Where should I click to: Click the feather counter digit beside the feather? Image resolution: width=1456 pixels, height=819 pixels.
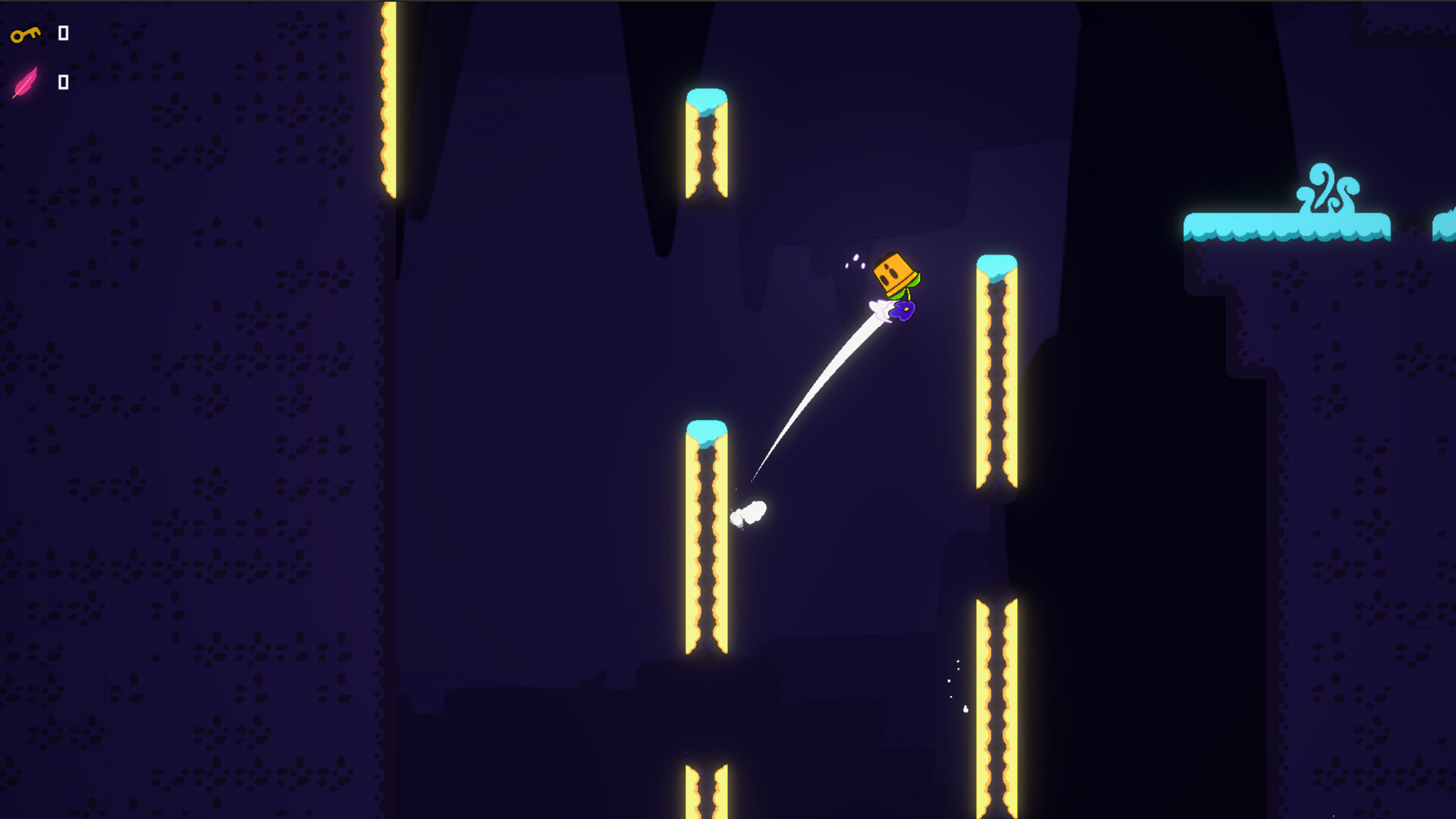pos(63,83)
